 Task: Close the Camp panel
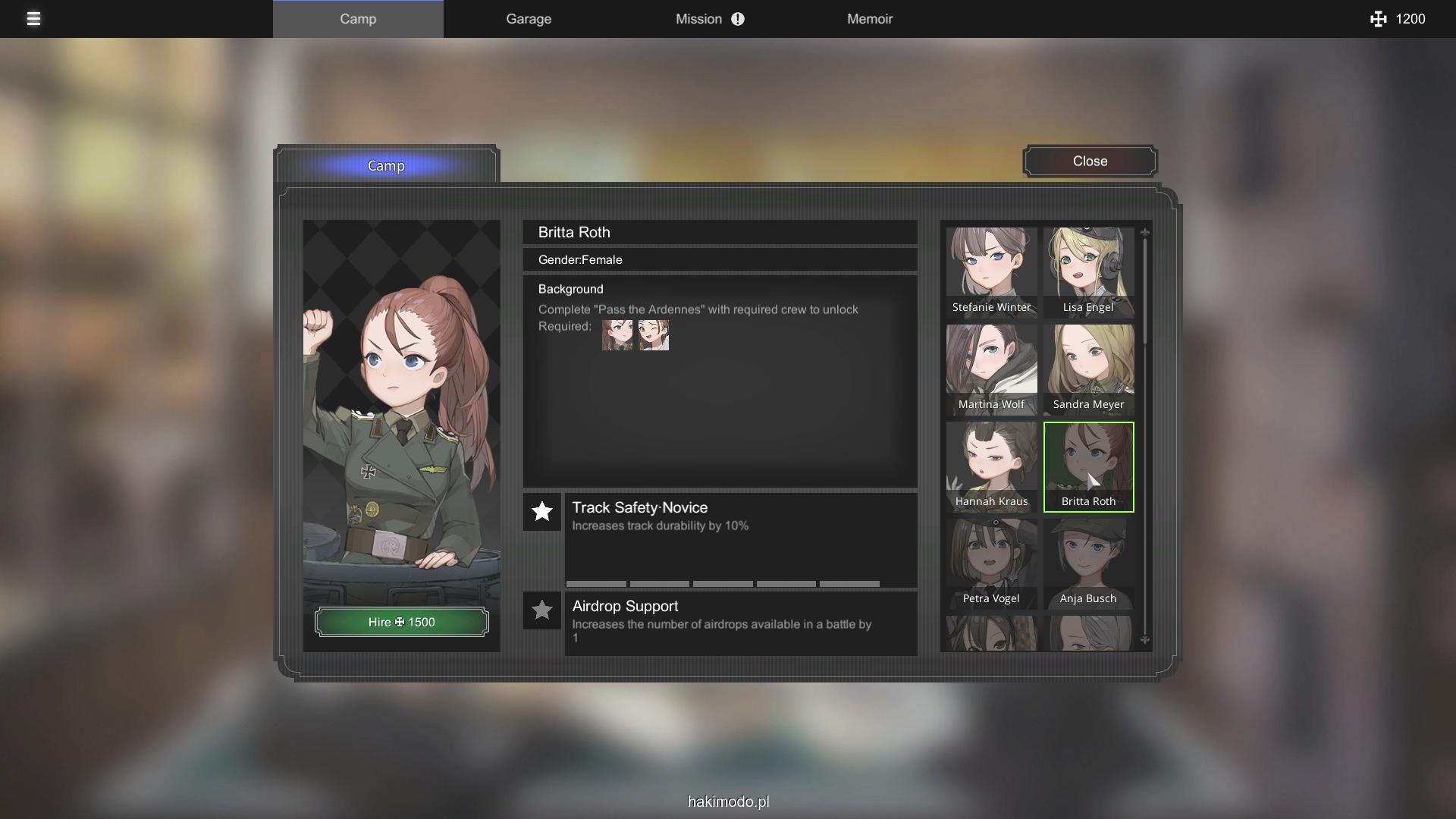pyautogui.click(x=1090, y=162)
